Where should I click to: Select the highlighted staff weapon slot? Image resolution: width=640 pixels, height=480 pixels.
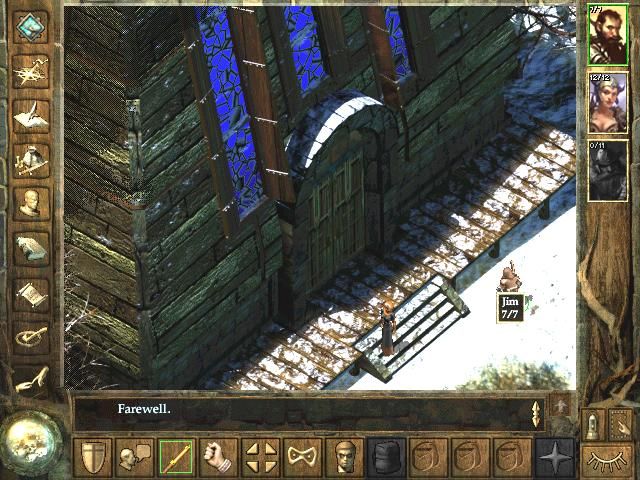pyautogui.click(x=176, y=458)
